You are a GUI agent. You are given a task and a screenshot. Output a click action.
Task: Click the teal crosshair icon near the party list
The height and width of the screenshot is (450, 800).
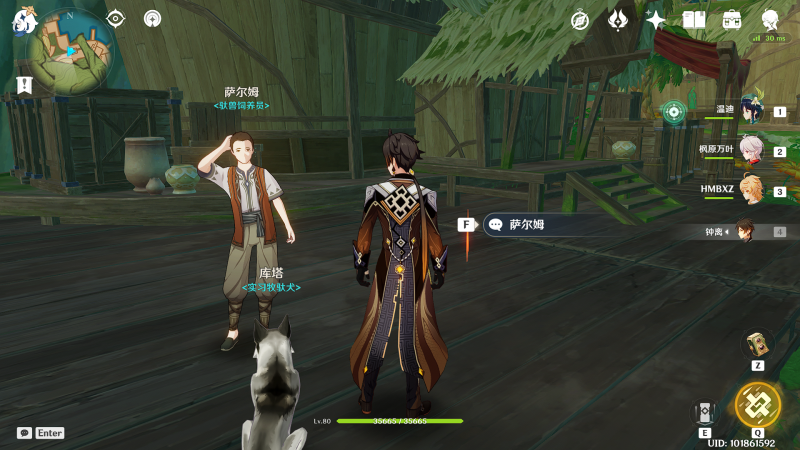[x=674, y=112]
